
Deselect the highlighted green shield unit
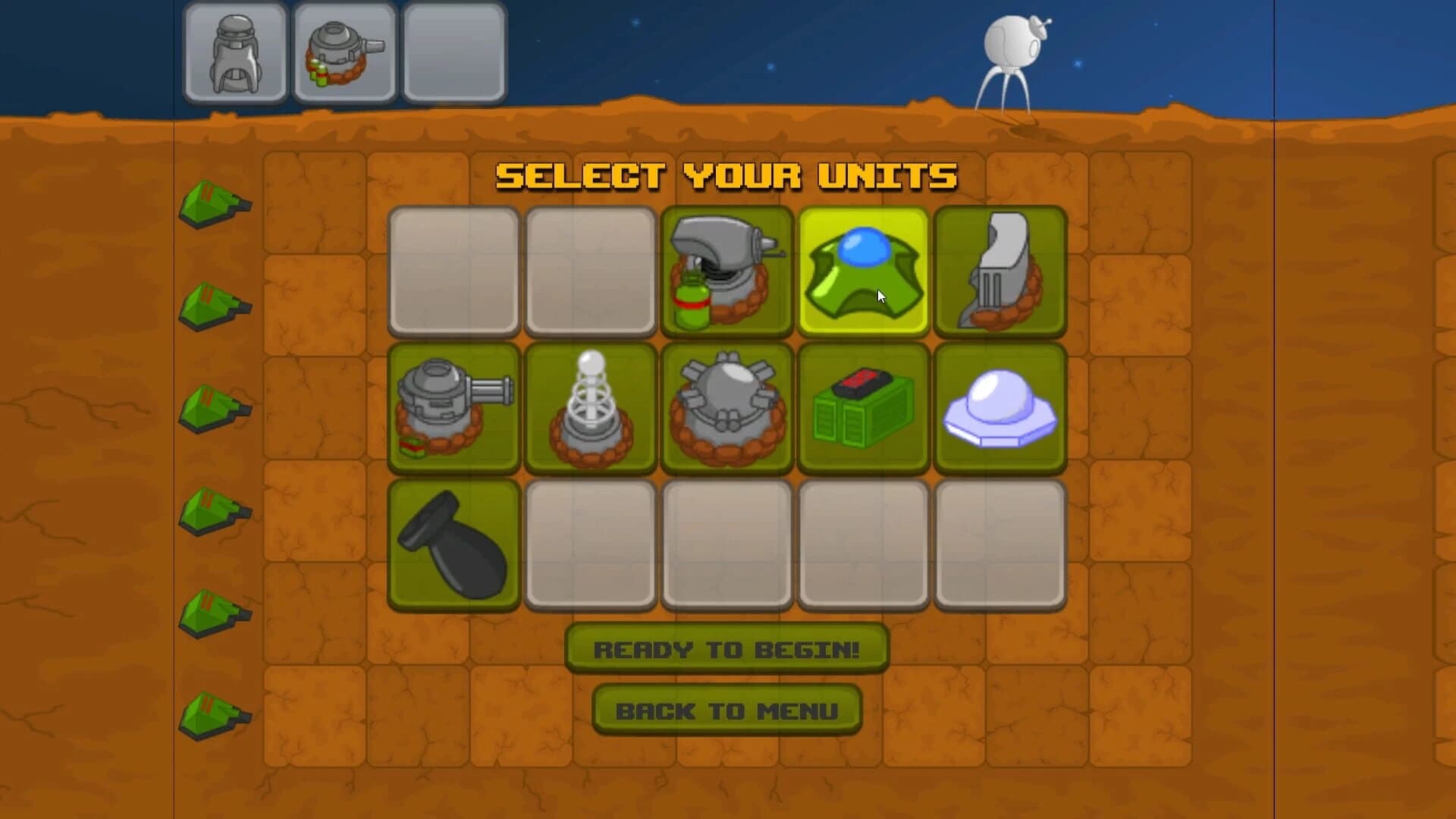click(x=864, y=269)
